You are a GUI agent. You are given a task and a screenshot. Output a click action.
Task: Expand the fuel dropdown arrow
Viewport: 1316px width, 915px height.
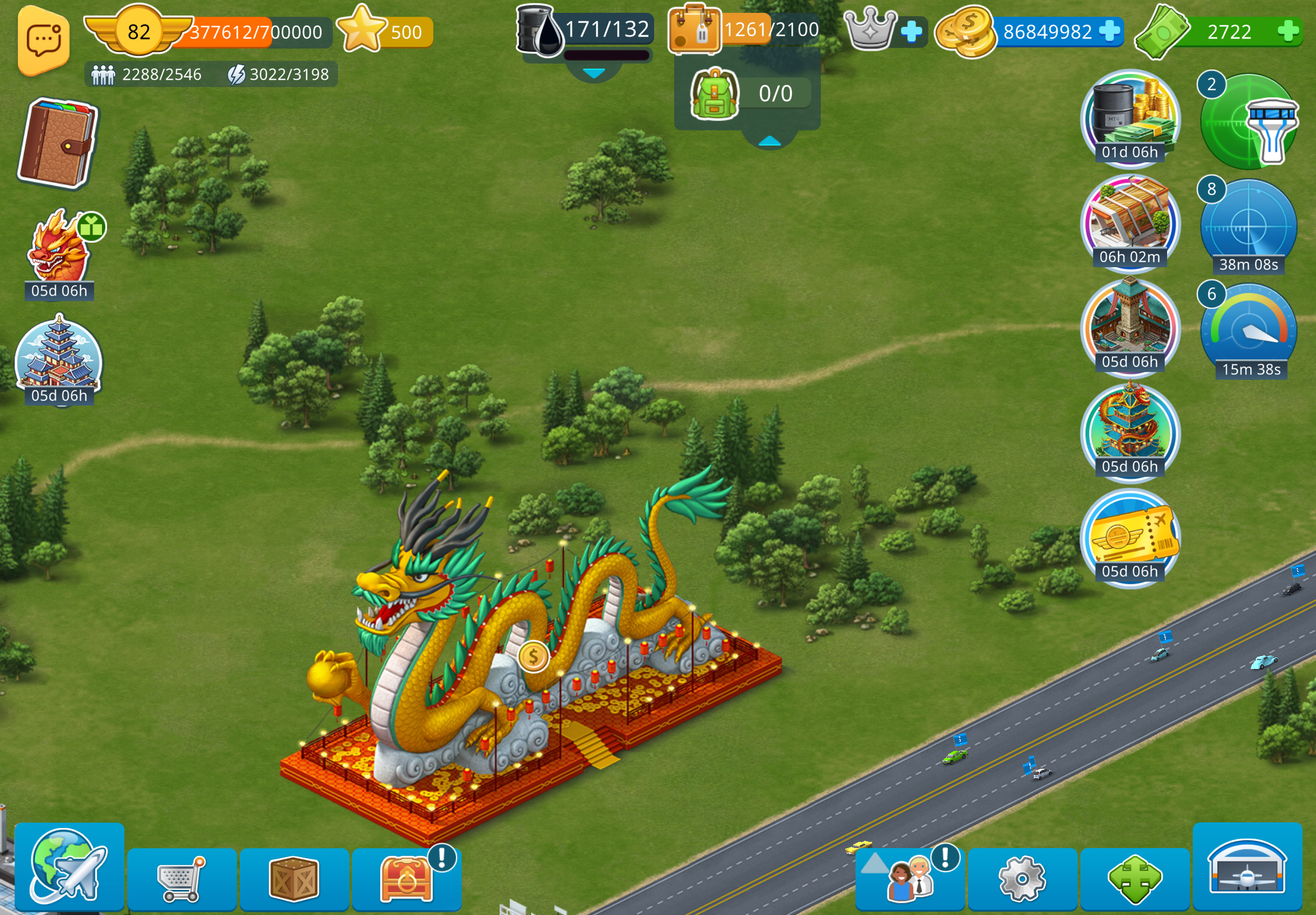tap(593, 74)
